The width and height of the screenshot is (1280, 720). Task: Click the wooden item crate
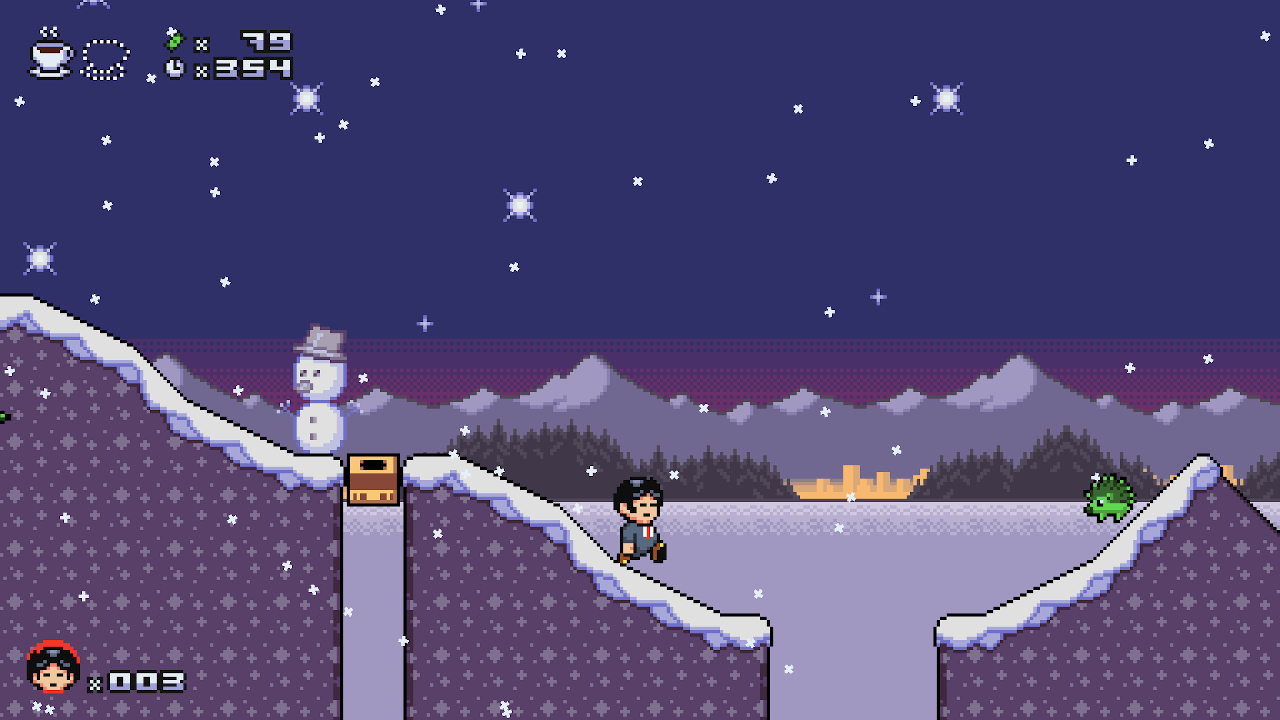pos(374,480)
